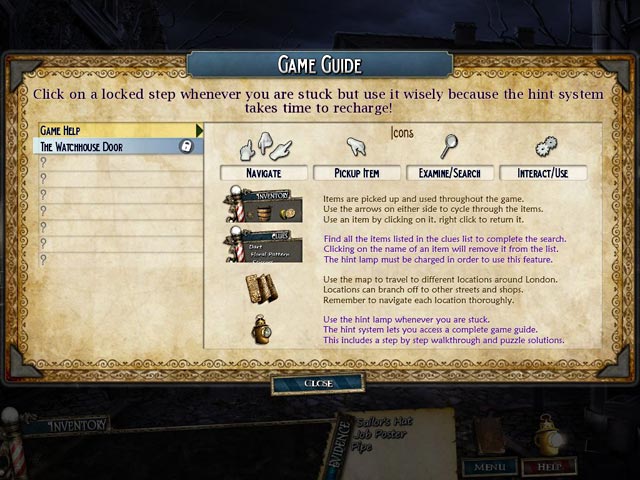Activate the hint lamp icon
The image size is (640, 480).
point(546,433)
